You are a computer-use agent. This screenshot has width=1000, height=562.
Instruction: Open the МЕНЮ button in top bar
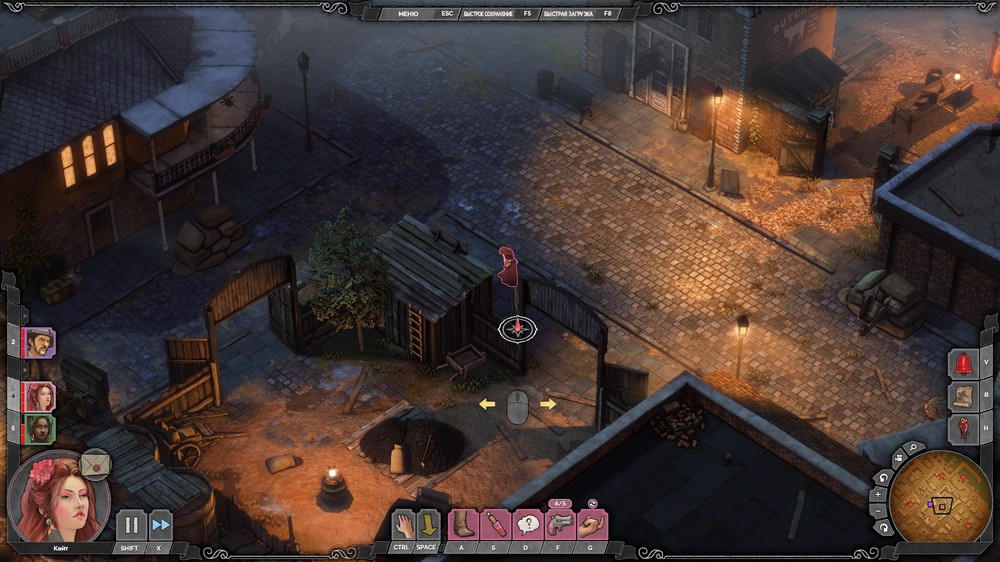click(407, 14)
